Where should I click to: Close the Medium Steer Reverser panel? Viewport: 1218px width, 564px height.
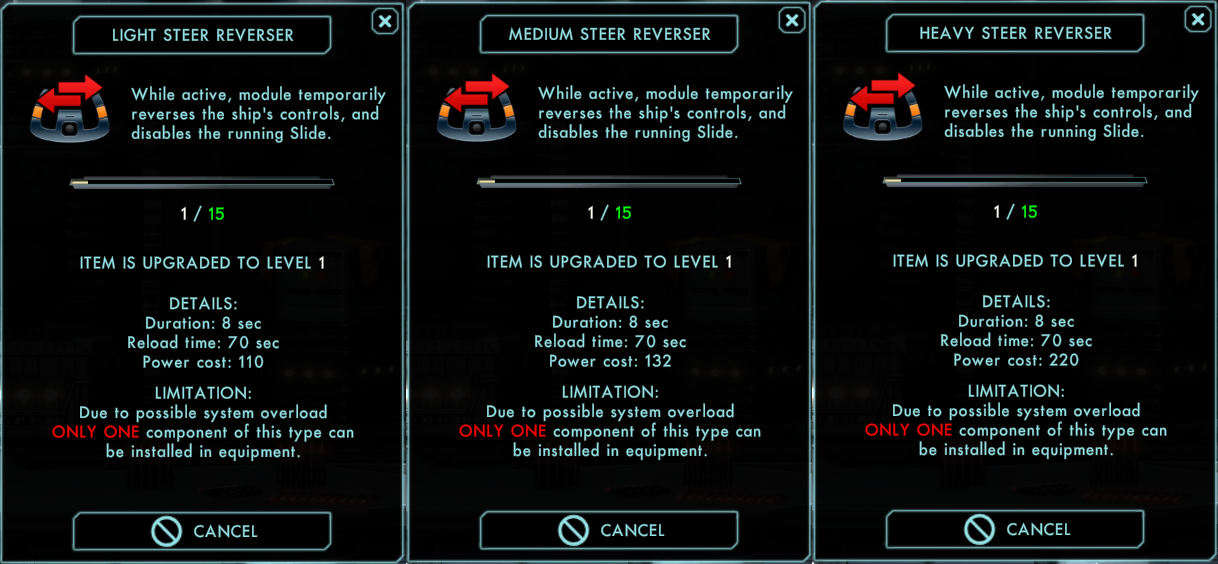[791, 20]
